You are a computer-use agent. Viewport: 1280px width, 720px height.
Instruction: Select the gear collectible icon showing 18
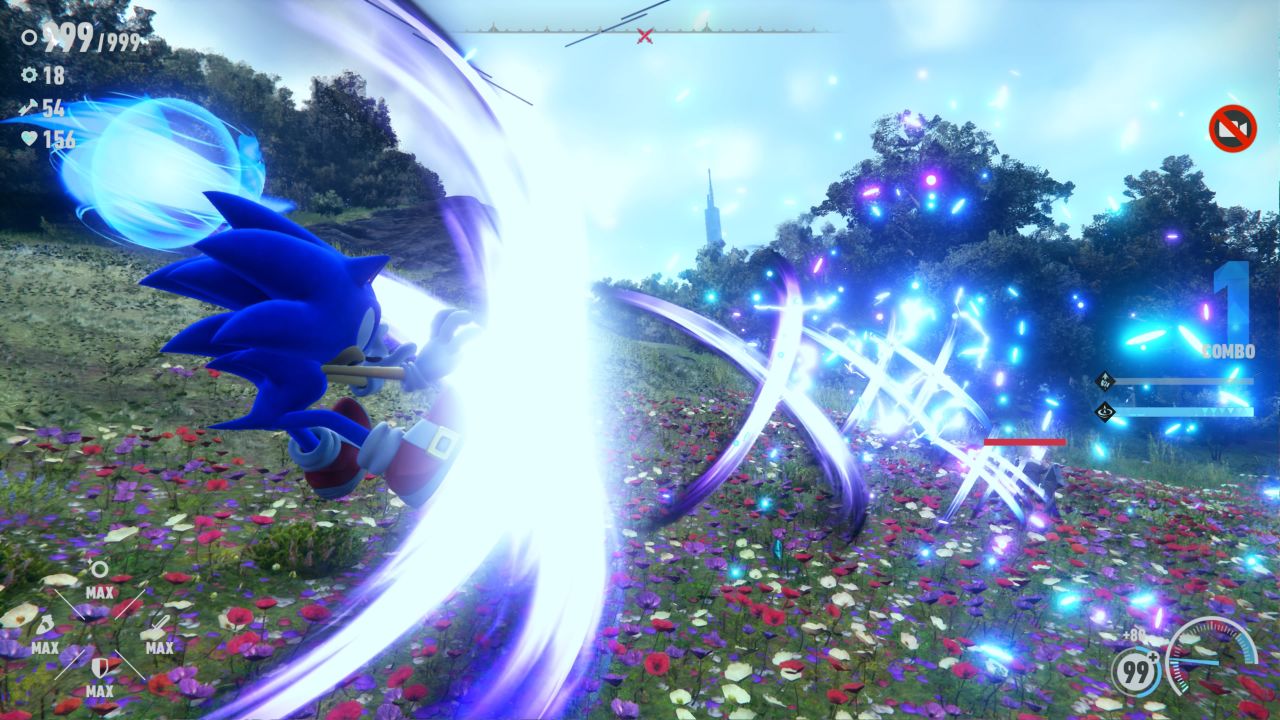pyautogui.click(x=28, y=75)
